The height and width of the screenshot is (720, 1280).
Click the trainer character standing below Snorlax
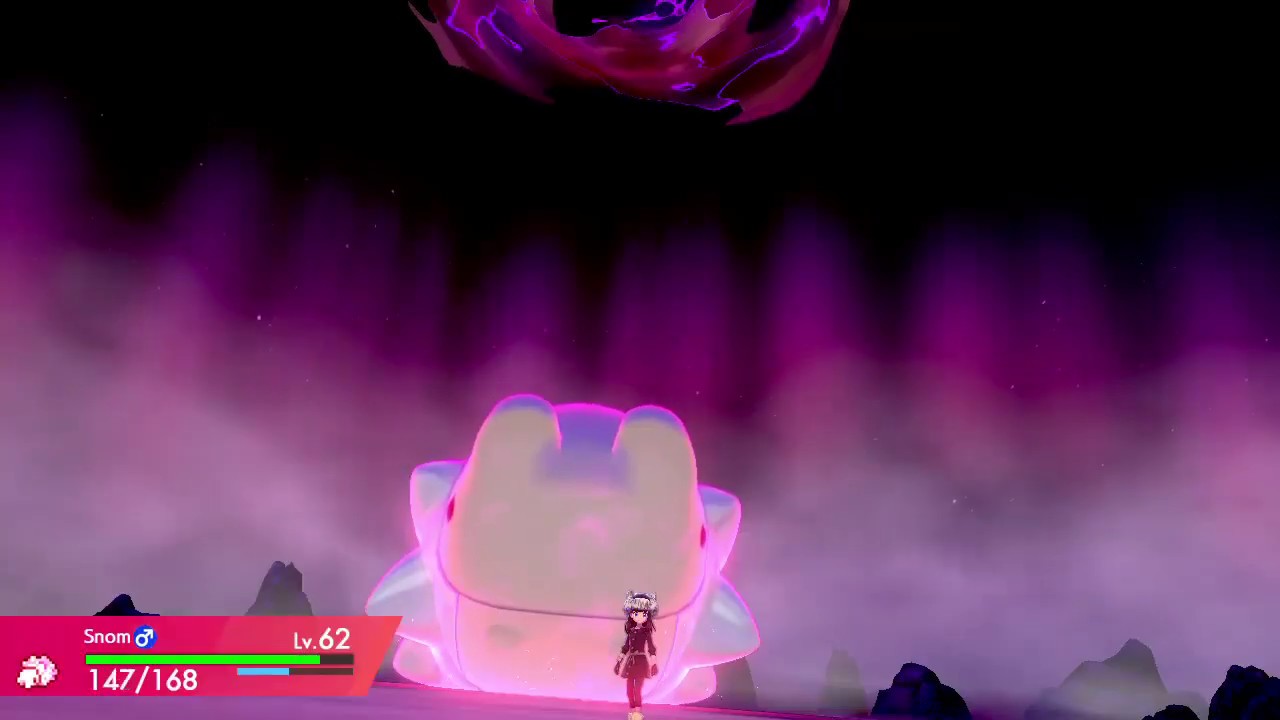click(x=638, y=650)
